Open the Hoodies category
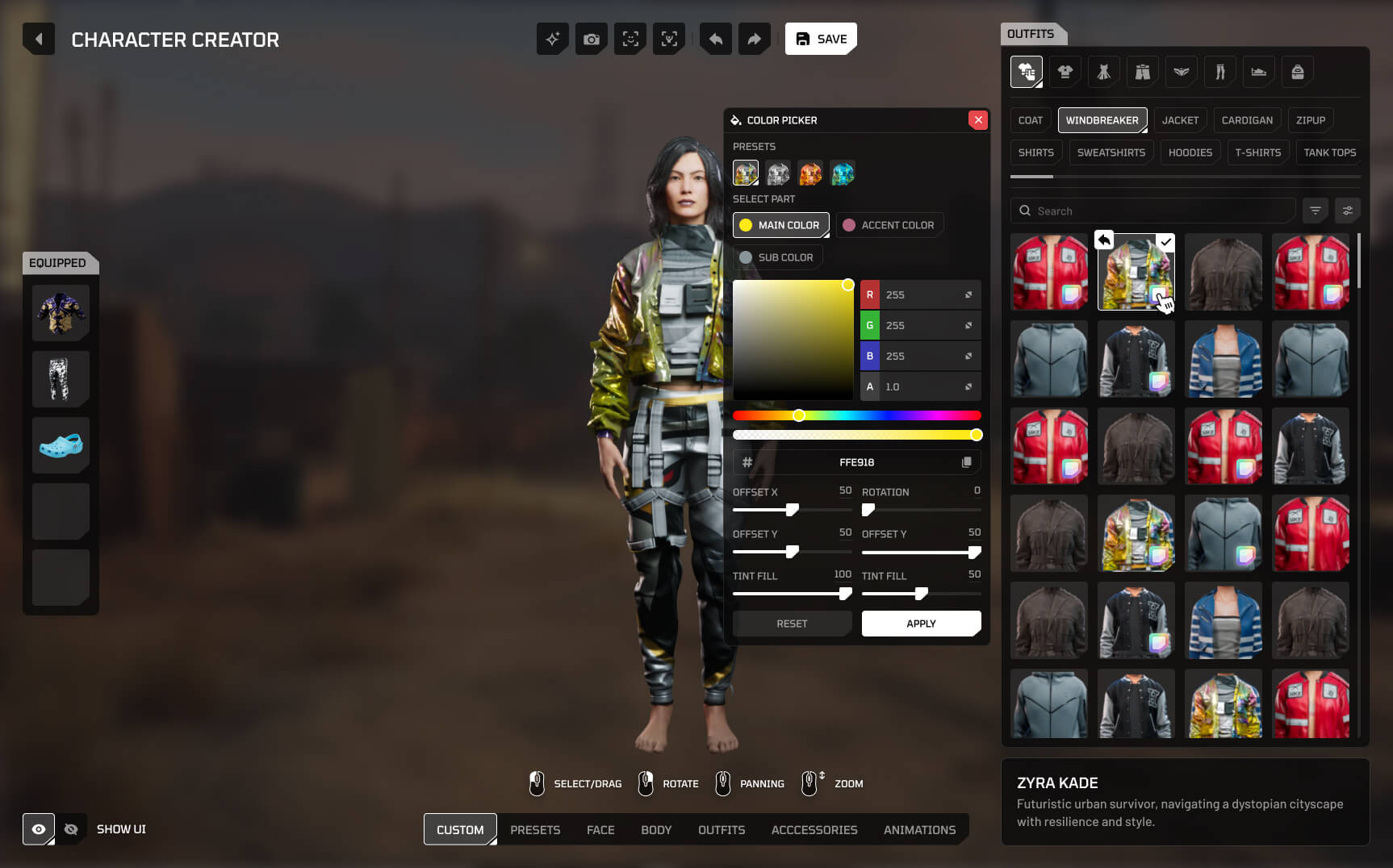This screenshot has width=1393, height=868. 1190,152
